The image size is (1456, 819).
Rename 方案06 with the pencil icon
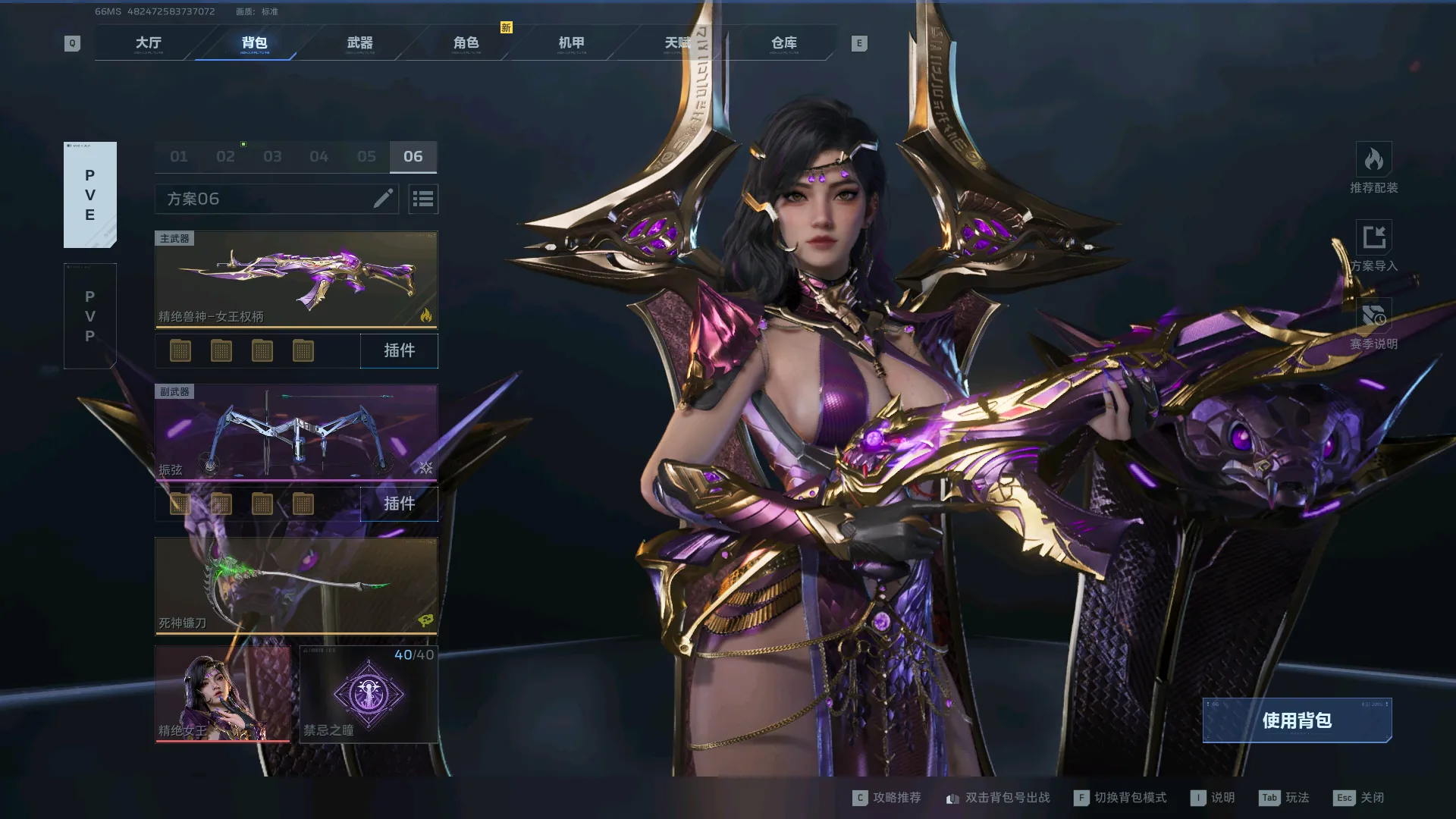383,199
